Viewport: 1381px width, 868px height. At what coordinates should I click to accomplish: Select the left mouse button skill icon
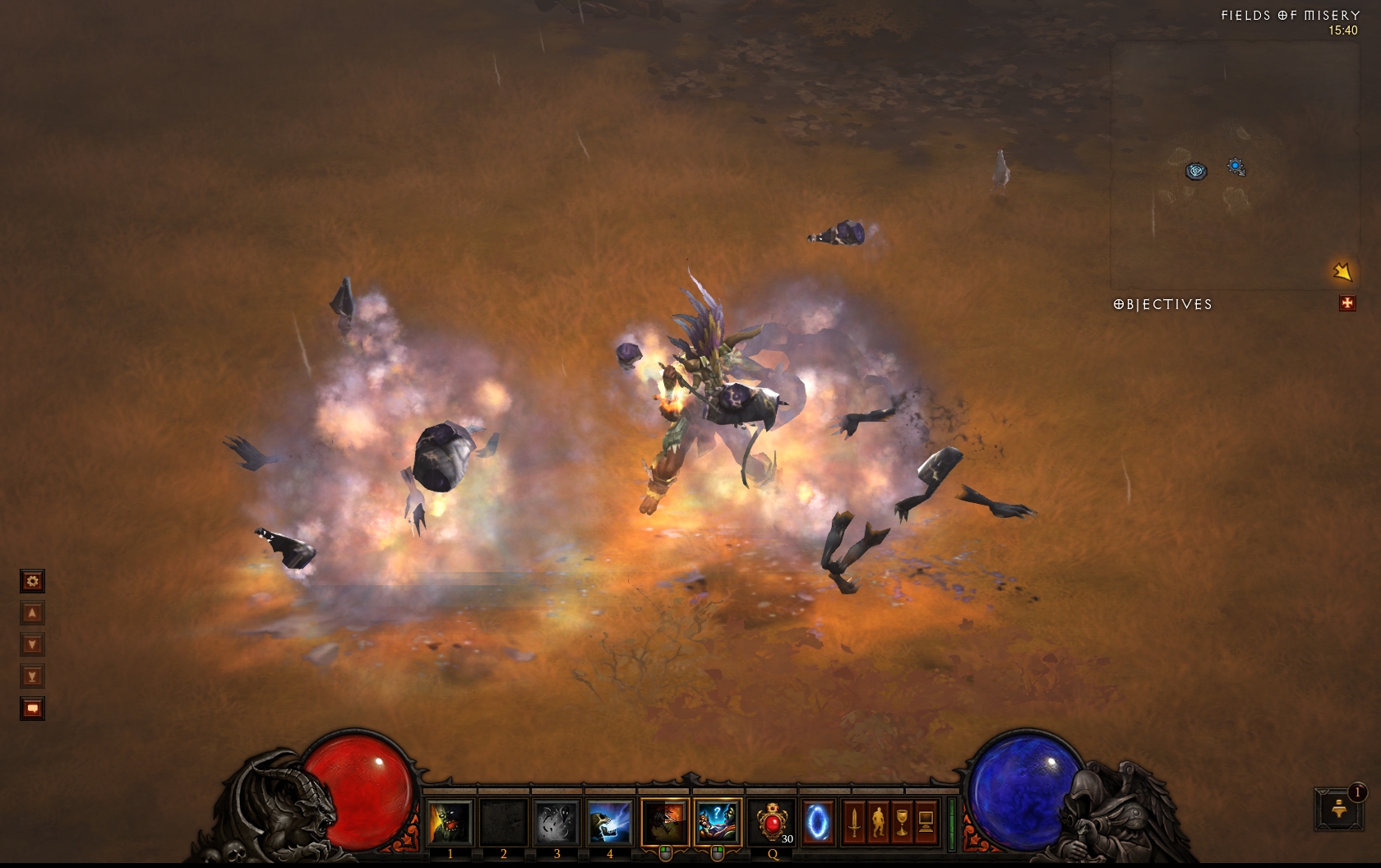coord(664,822)
